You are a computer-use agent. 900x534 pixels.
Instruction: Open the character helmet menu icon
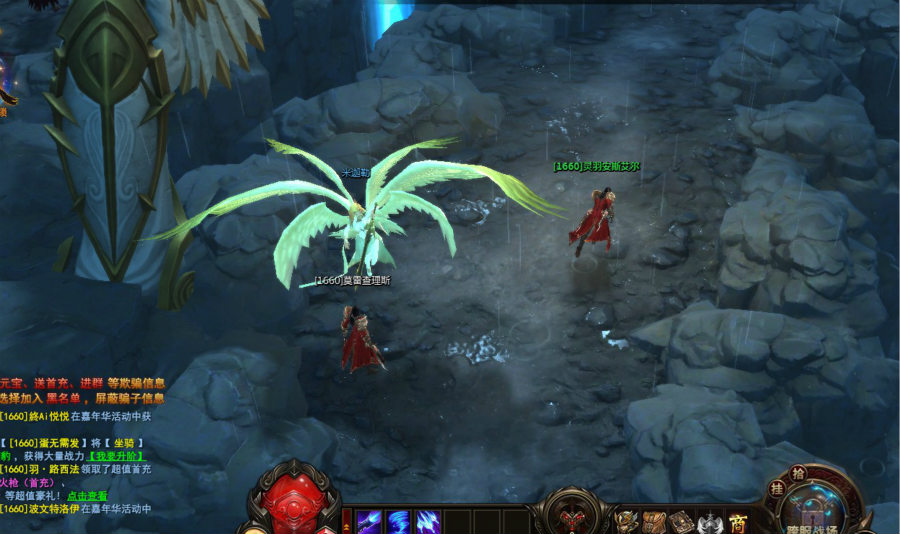626,521
